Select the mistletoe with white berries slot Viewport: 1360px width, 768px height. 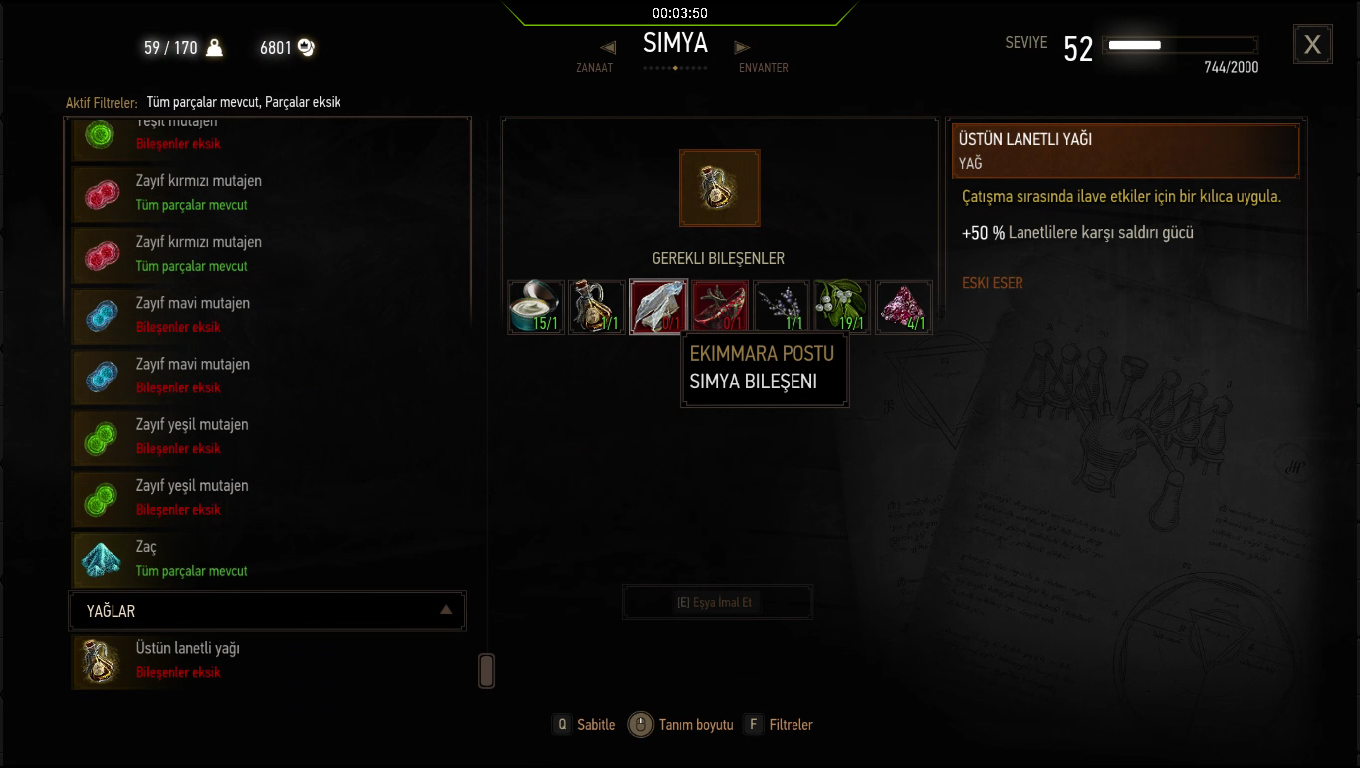(x=842, y=306)
